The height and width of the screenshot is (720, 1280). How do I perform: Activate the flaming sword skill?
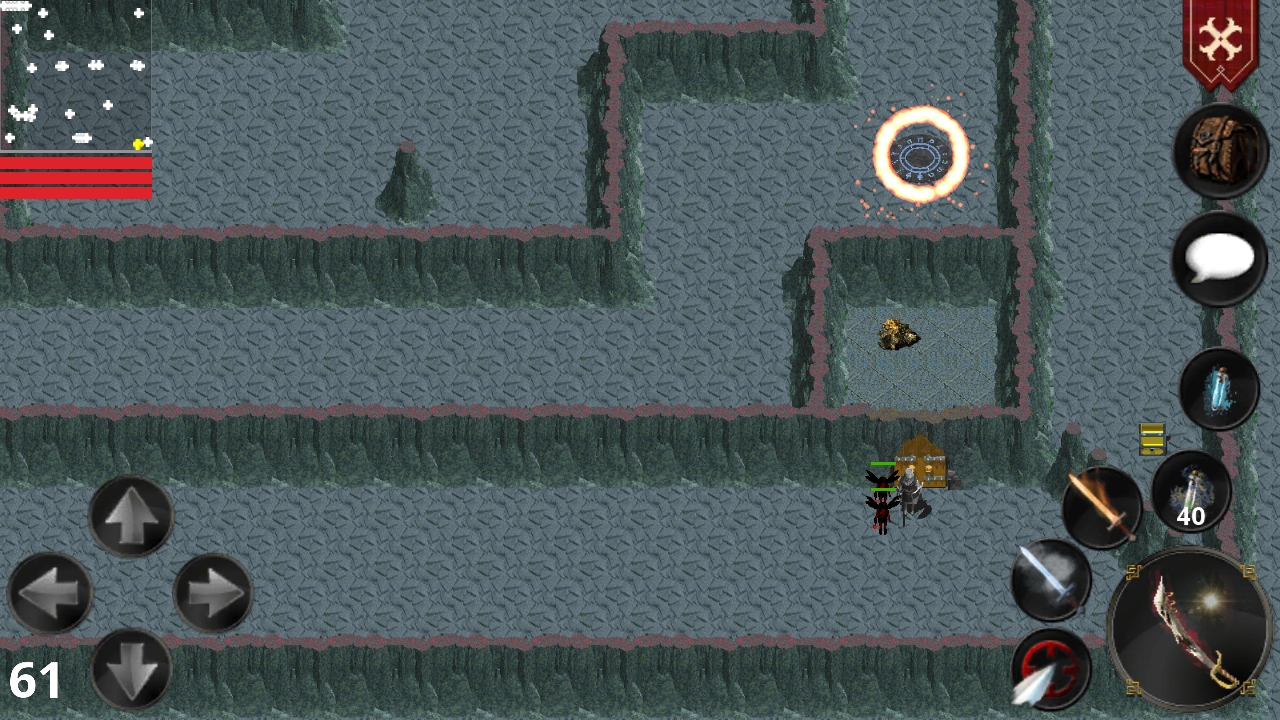tap(1103, 505)
